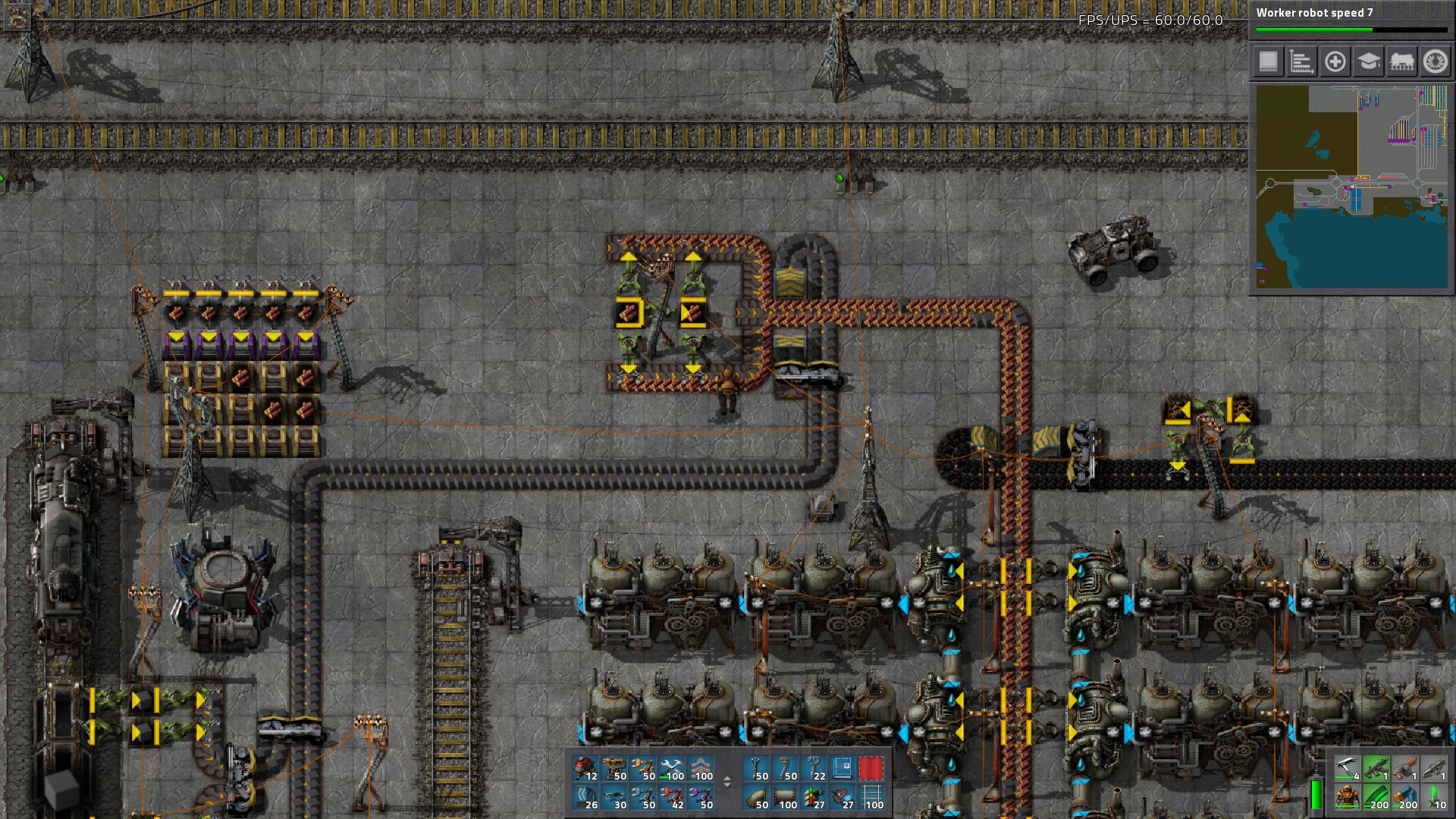Image resolution: width=1456 pixels, height=819 pixels.
Task: Switch quickbar rows with the arrow toggle
Action: pos(727,782)
